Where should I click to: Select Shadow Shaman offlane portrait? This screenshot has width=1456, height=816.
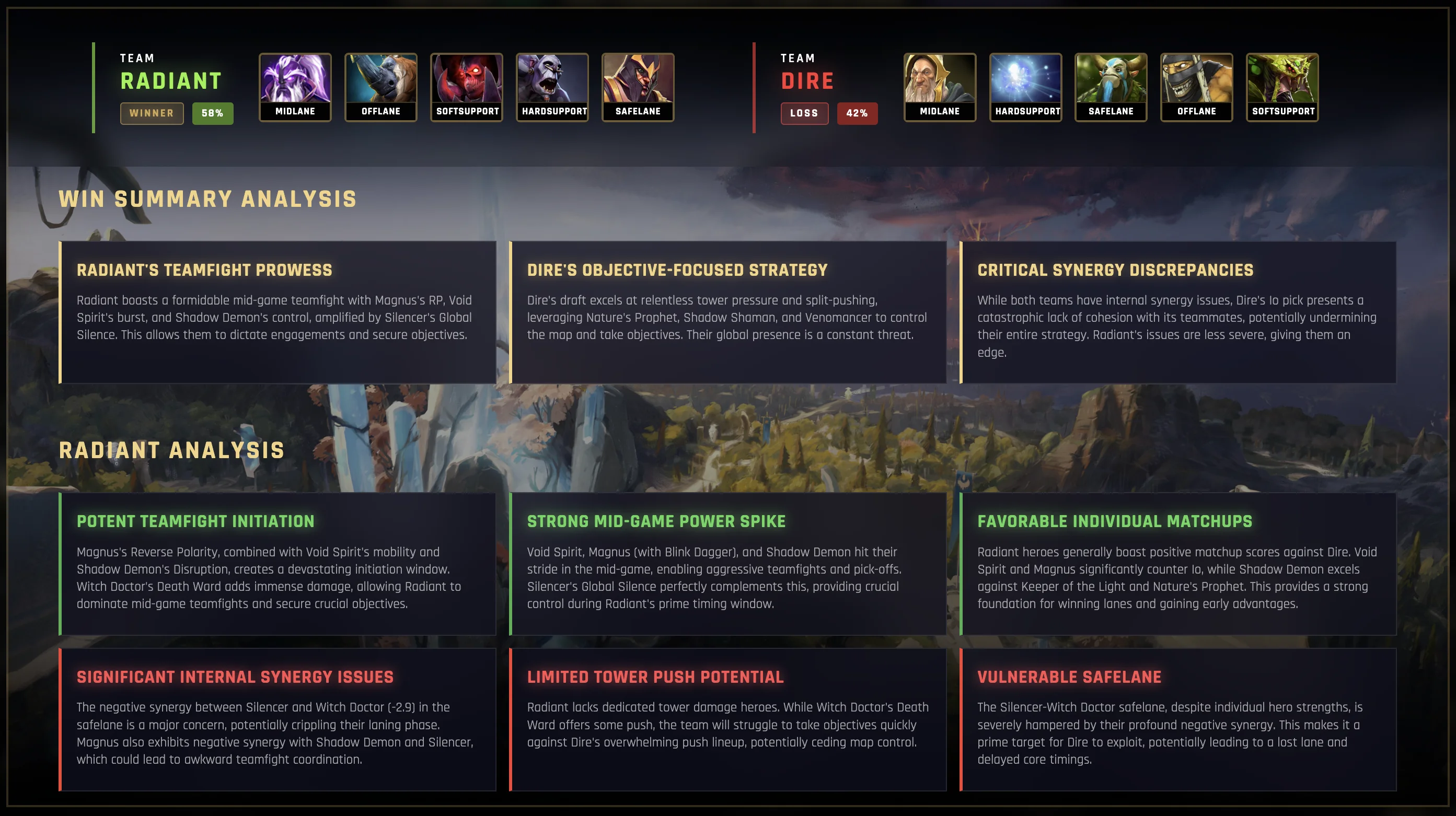click(x=1197, y=87)
